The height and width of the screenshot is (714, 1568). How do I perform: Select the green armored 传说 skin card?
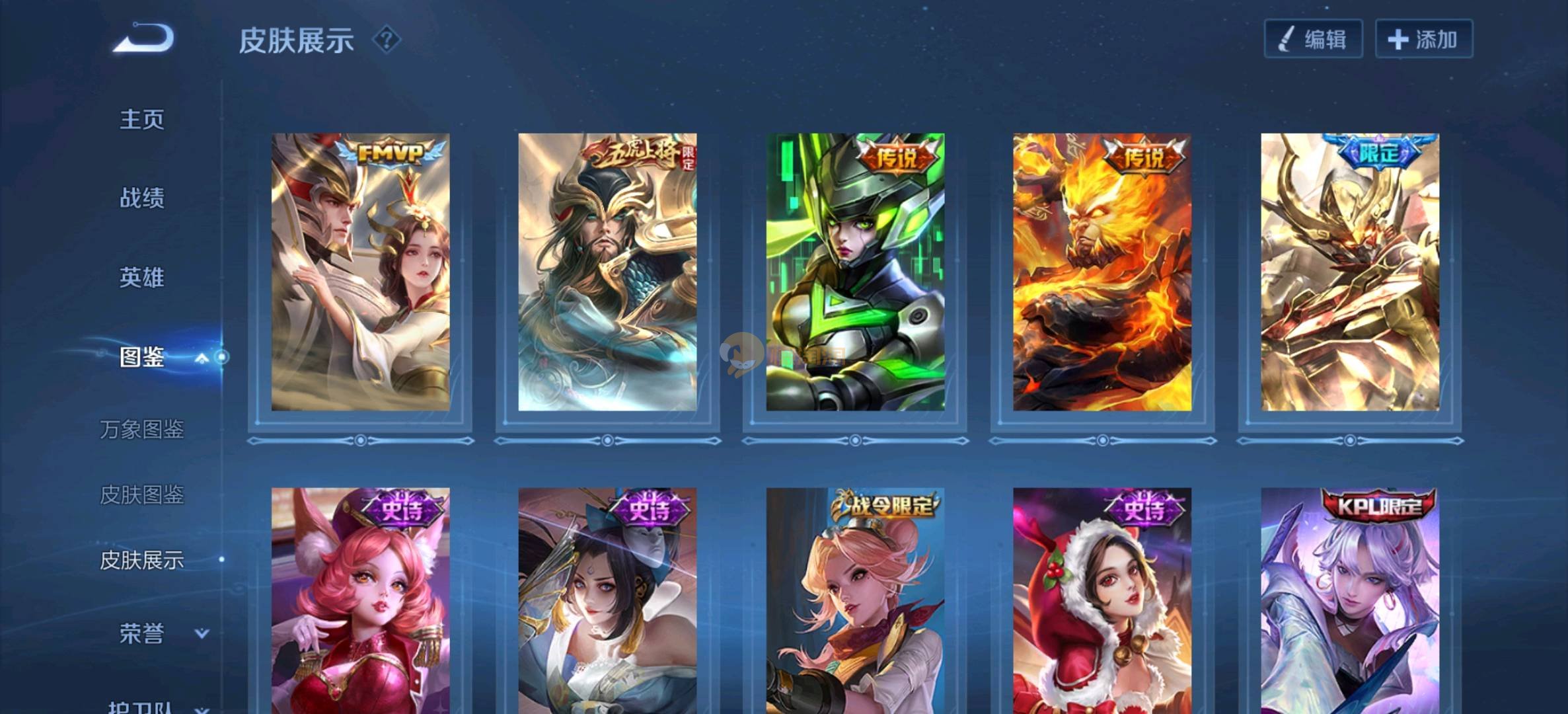855,272
